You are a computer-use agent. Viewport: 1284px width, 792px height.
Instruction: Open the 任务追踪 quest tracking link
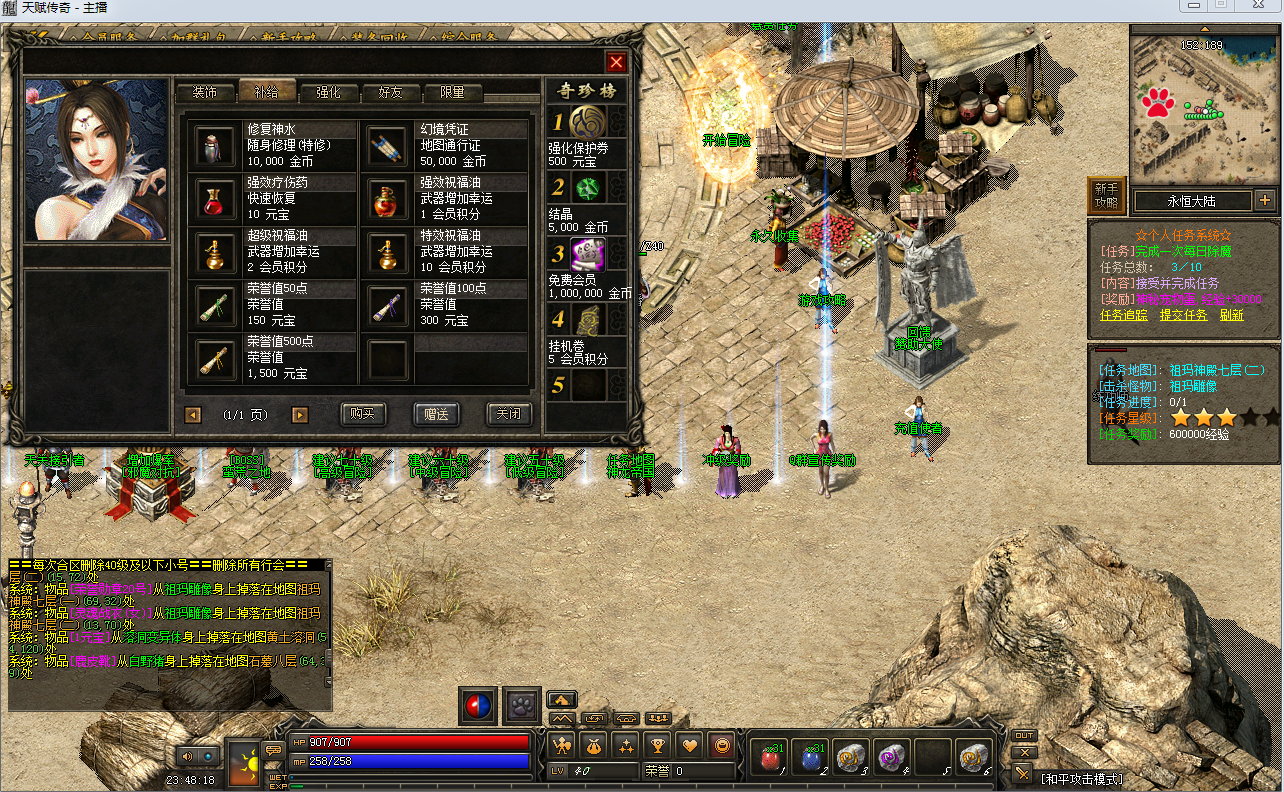click(x=1124, y=315)
